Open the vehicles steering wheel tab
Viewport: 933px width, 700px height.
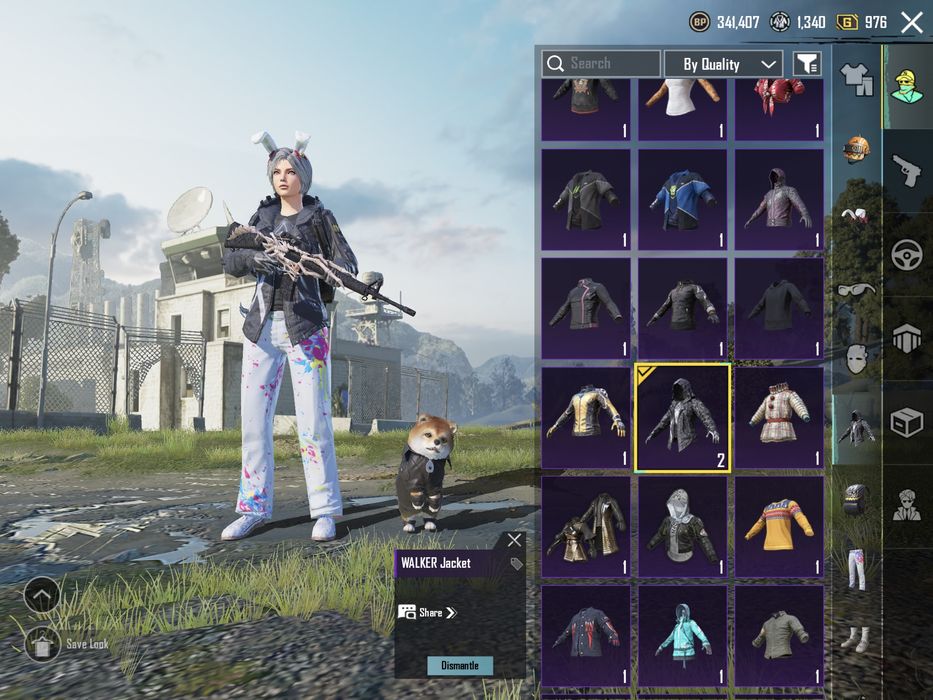point(906,254)
